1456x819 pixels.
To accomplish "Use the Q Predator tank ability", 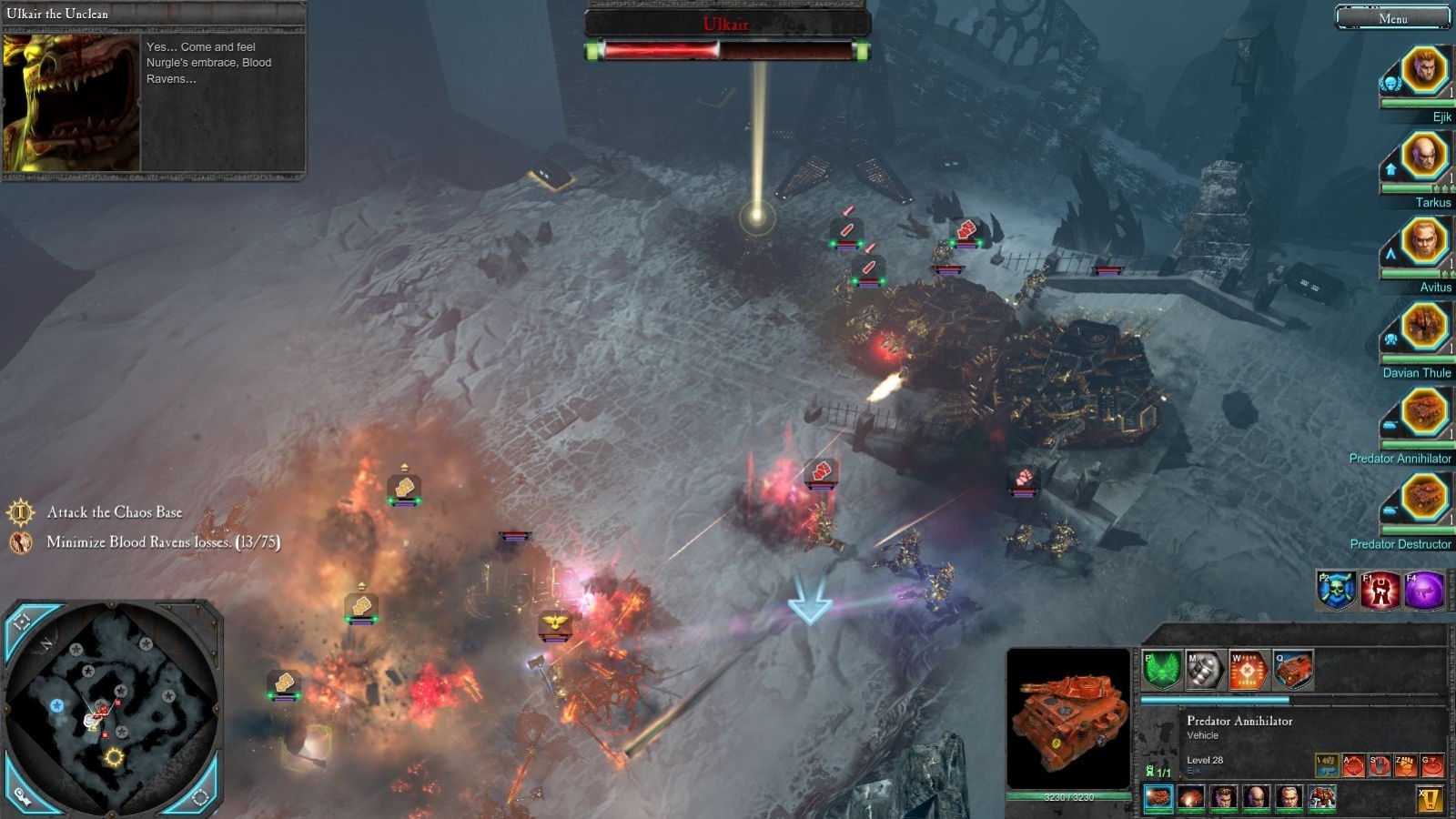I will [x=1292, y=669].
